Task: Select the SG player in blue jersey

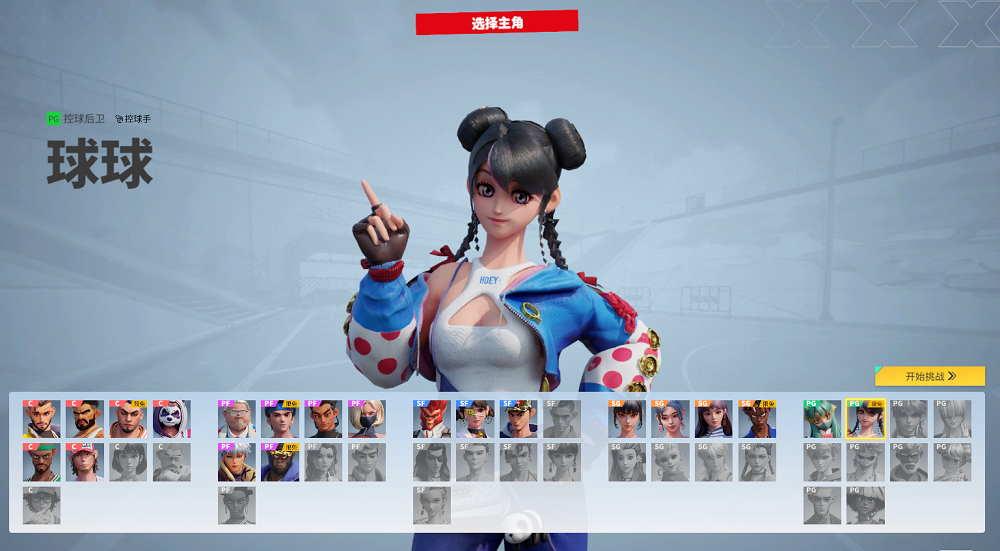Action: coord(757,419)
